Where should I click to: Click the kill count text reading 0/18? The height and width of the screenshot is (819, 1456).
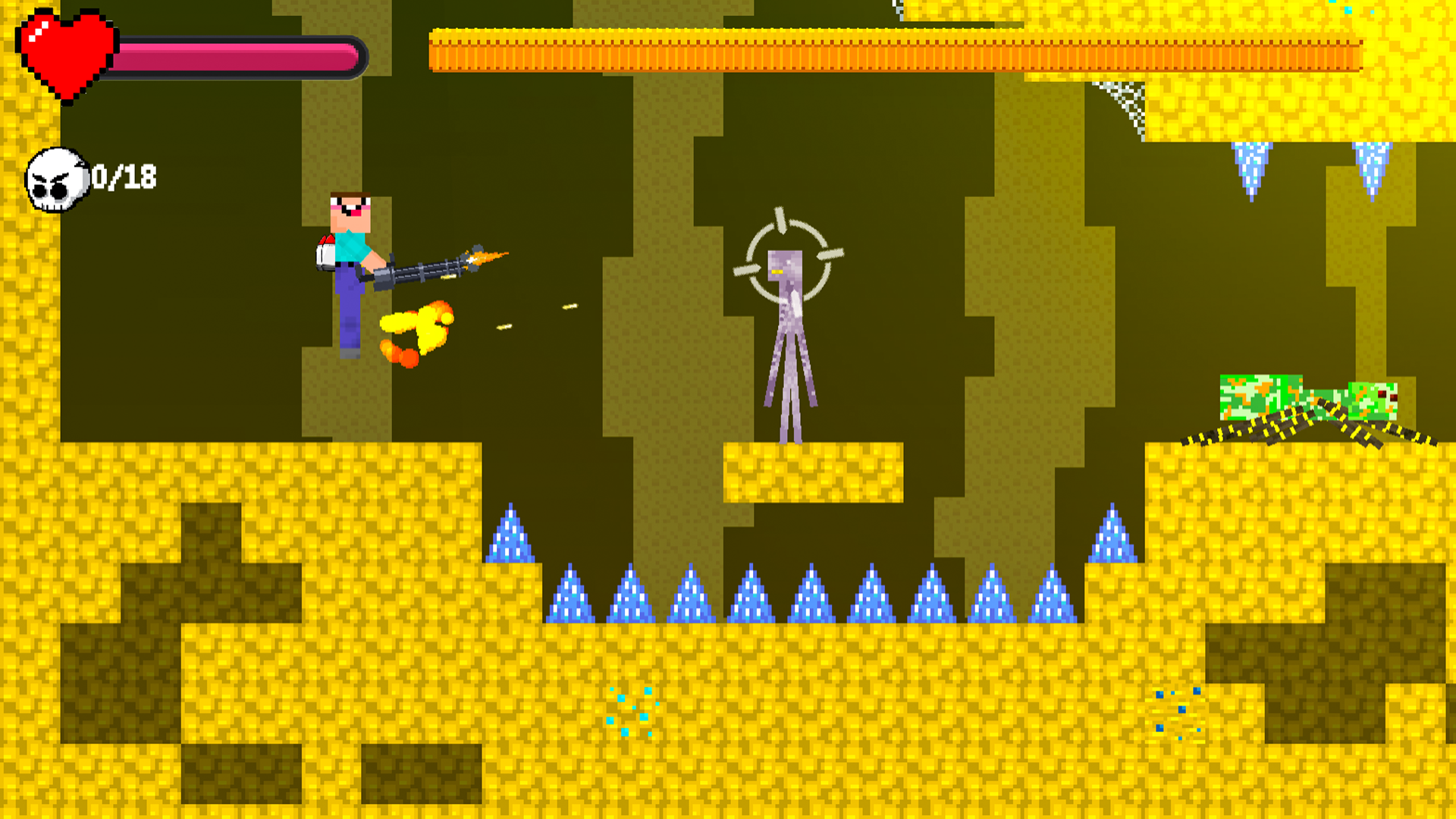coord(125,177)
